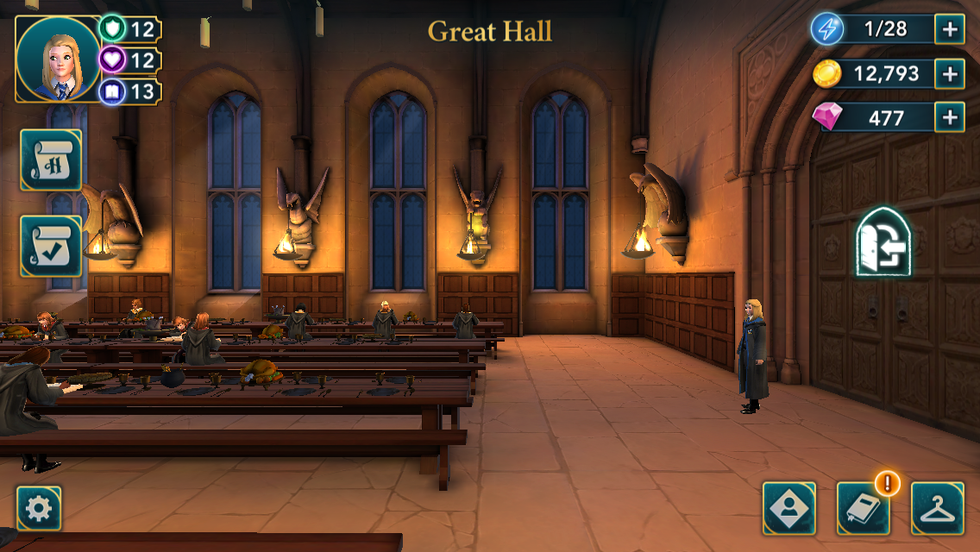Open the House scroll menu
Image resolution: width=980 pixels, height=552 pixels.
(51, 160)
